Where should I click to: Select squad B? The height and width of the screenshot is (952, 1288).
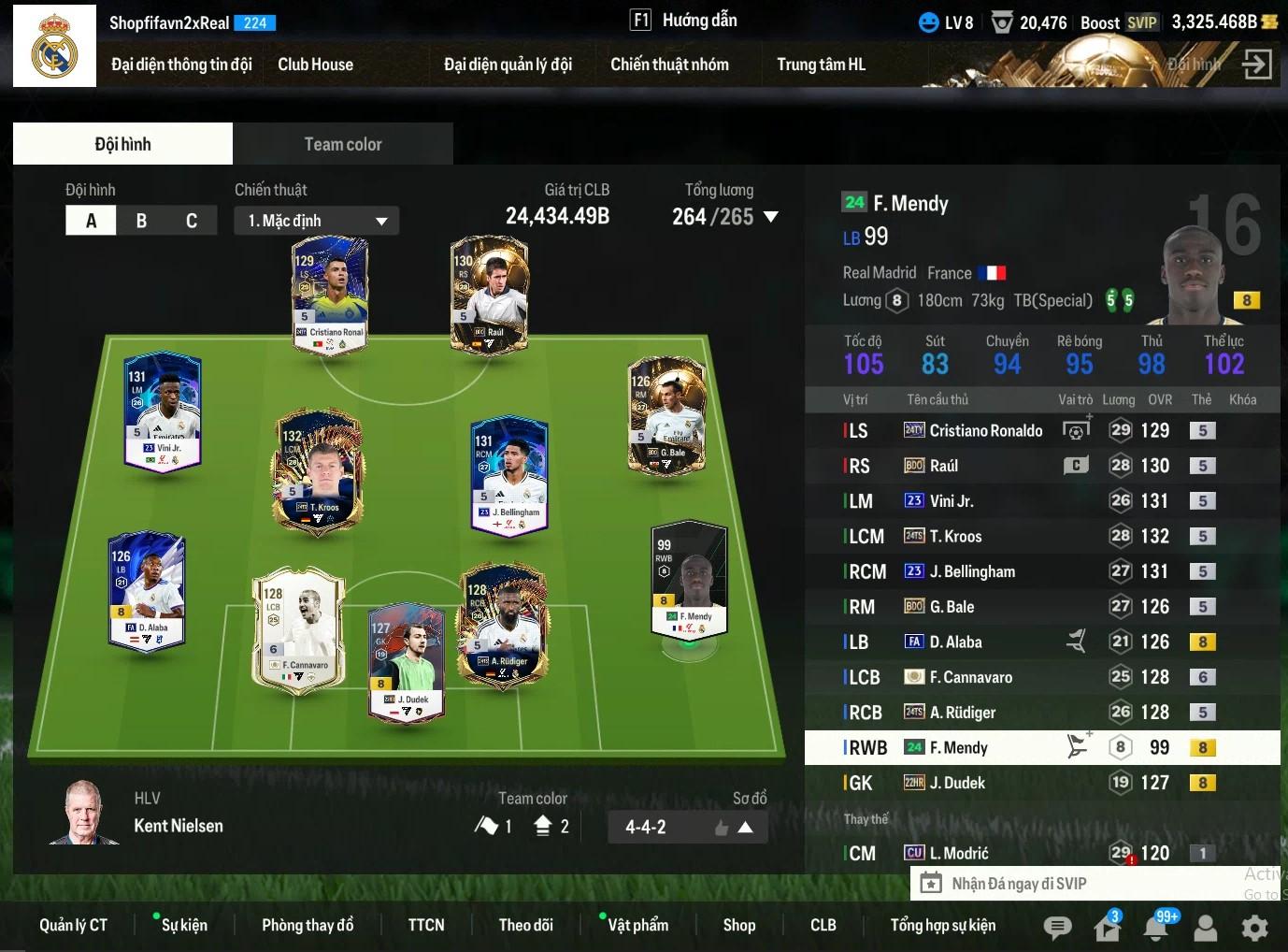click(x=141, y=221)
